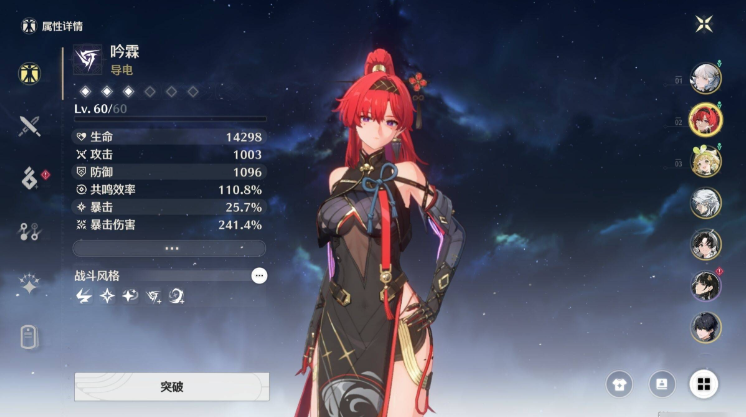This screenshot has height=417, width=746.
Task: Click the button between shirt and grid icons
Action: pyautogui.click(x=661, y=383)
